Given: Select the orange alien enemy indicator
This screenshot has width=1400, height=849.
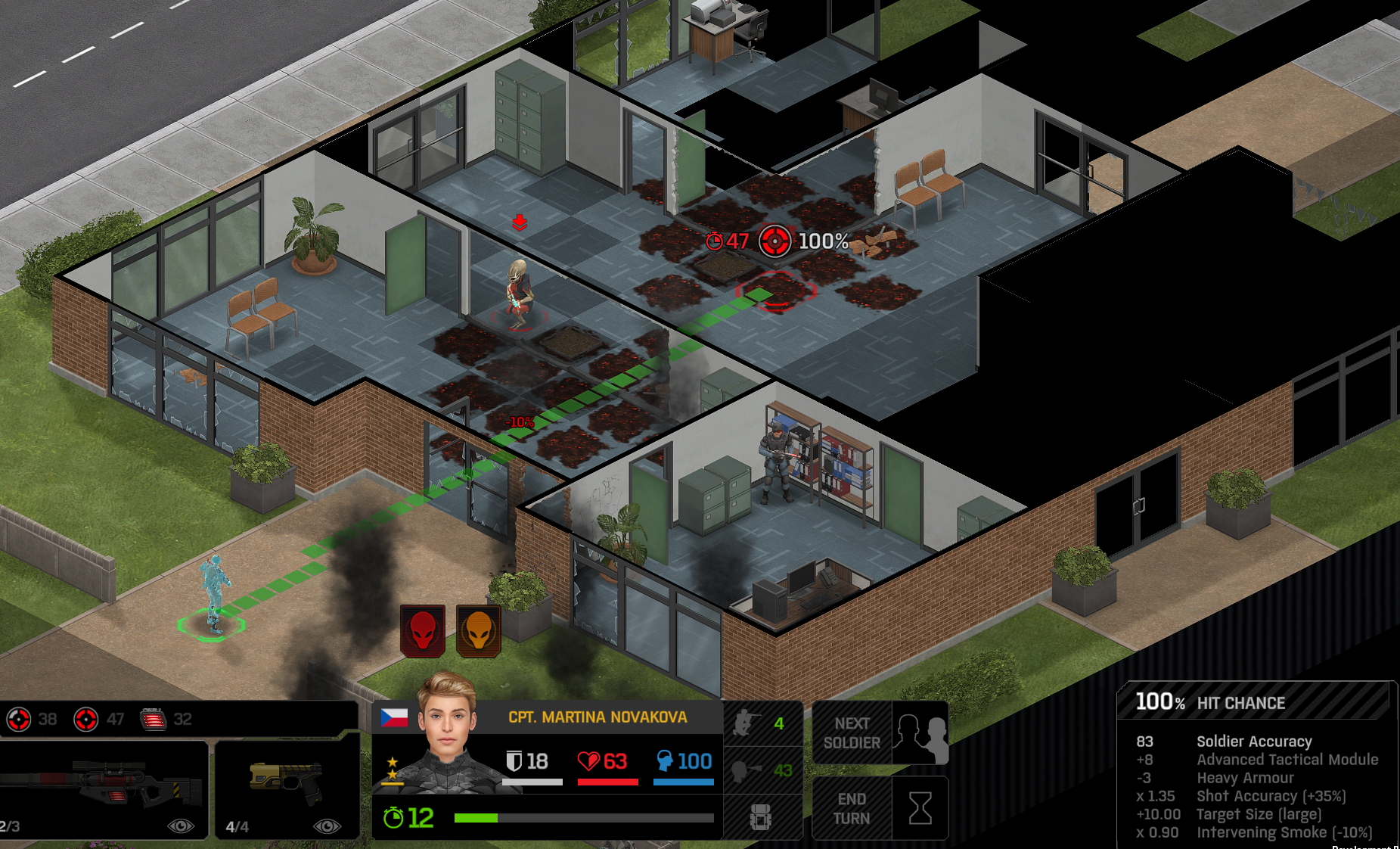Looking at the screenshot, I should pyautogui.click(x=479, y=630).
